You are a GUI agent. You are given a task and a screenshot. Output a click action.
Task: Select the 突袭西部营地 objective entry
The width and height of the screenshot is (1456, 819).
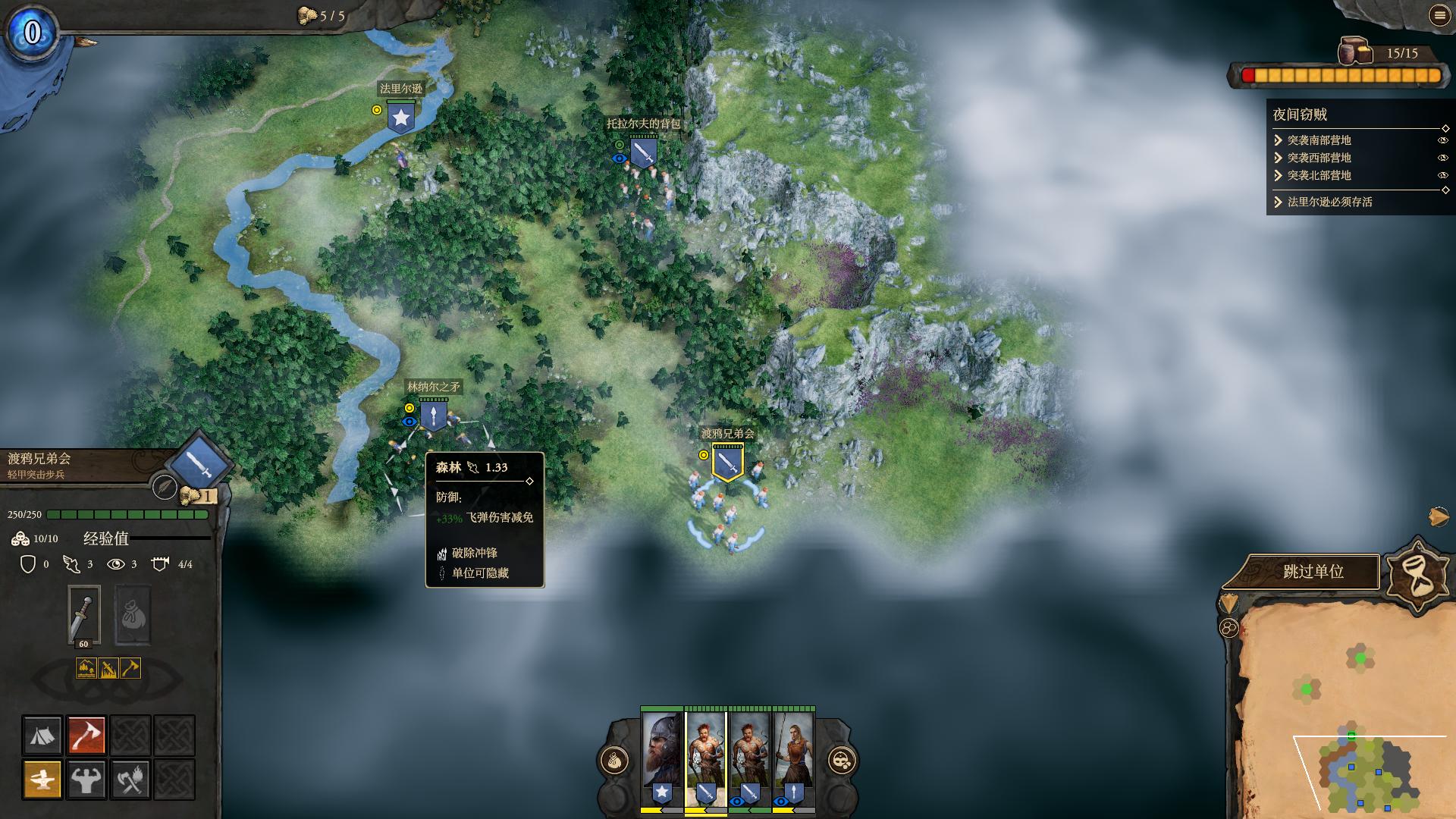tap(1319, 158)
